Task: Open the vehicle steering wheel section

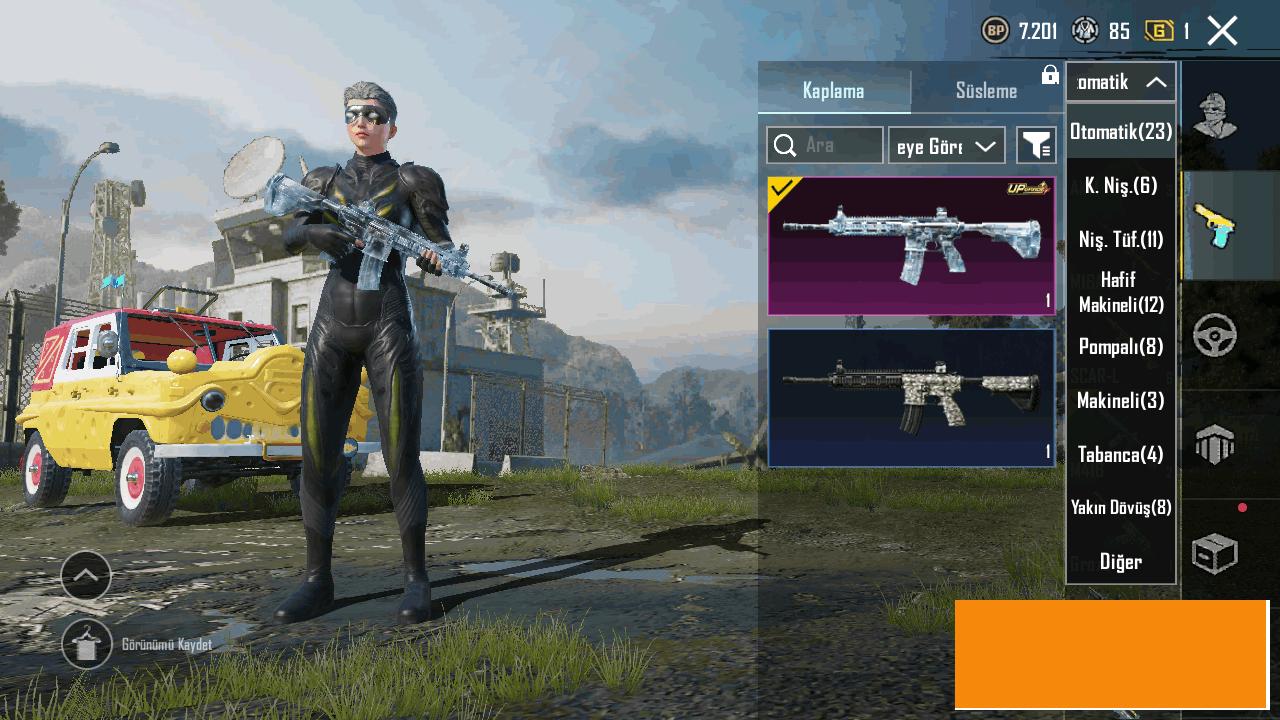Action: [1215, 336]
